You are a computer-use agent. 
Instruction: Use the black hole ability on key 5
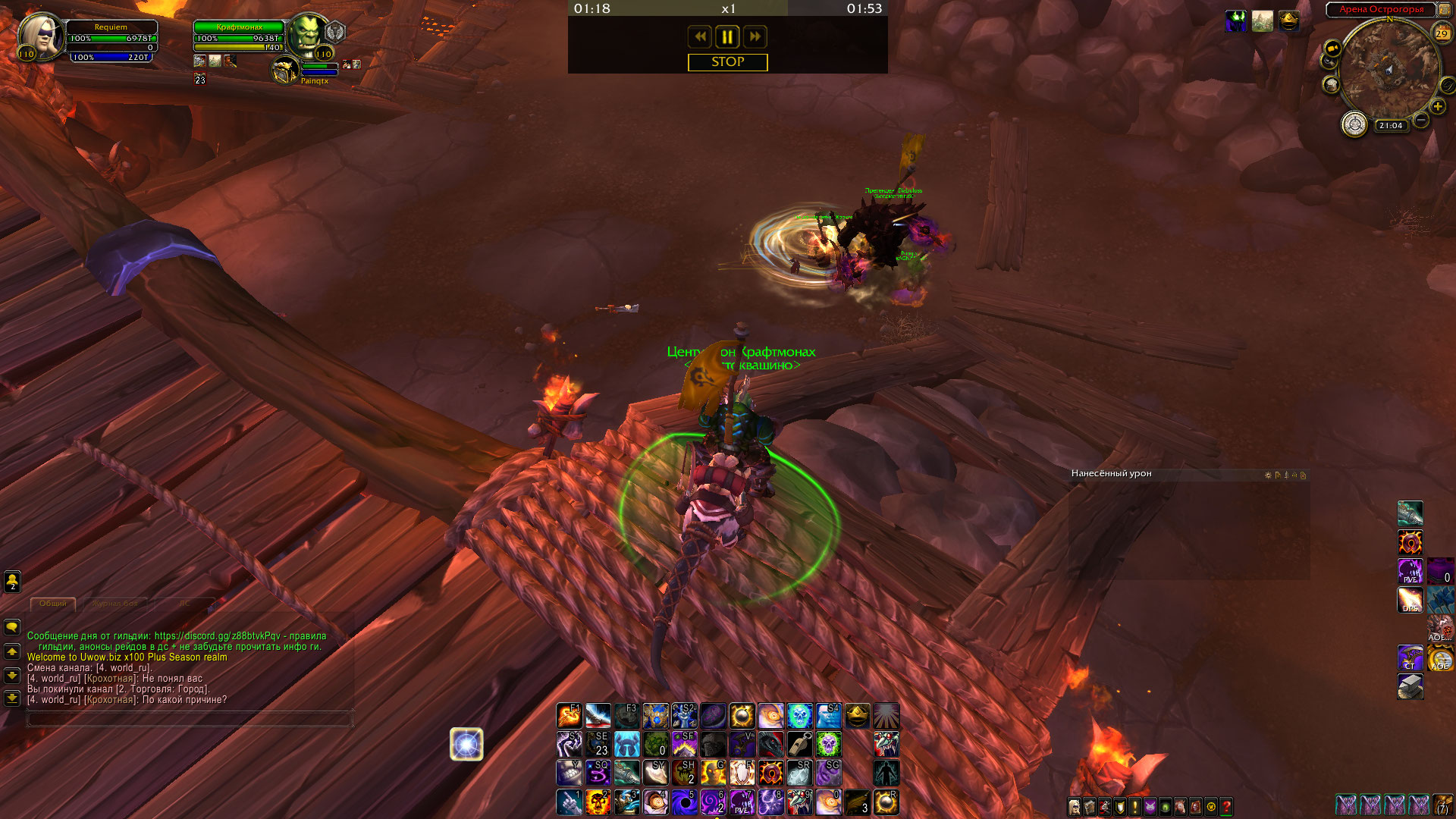coord(684,802)
